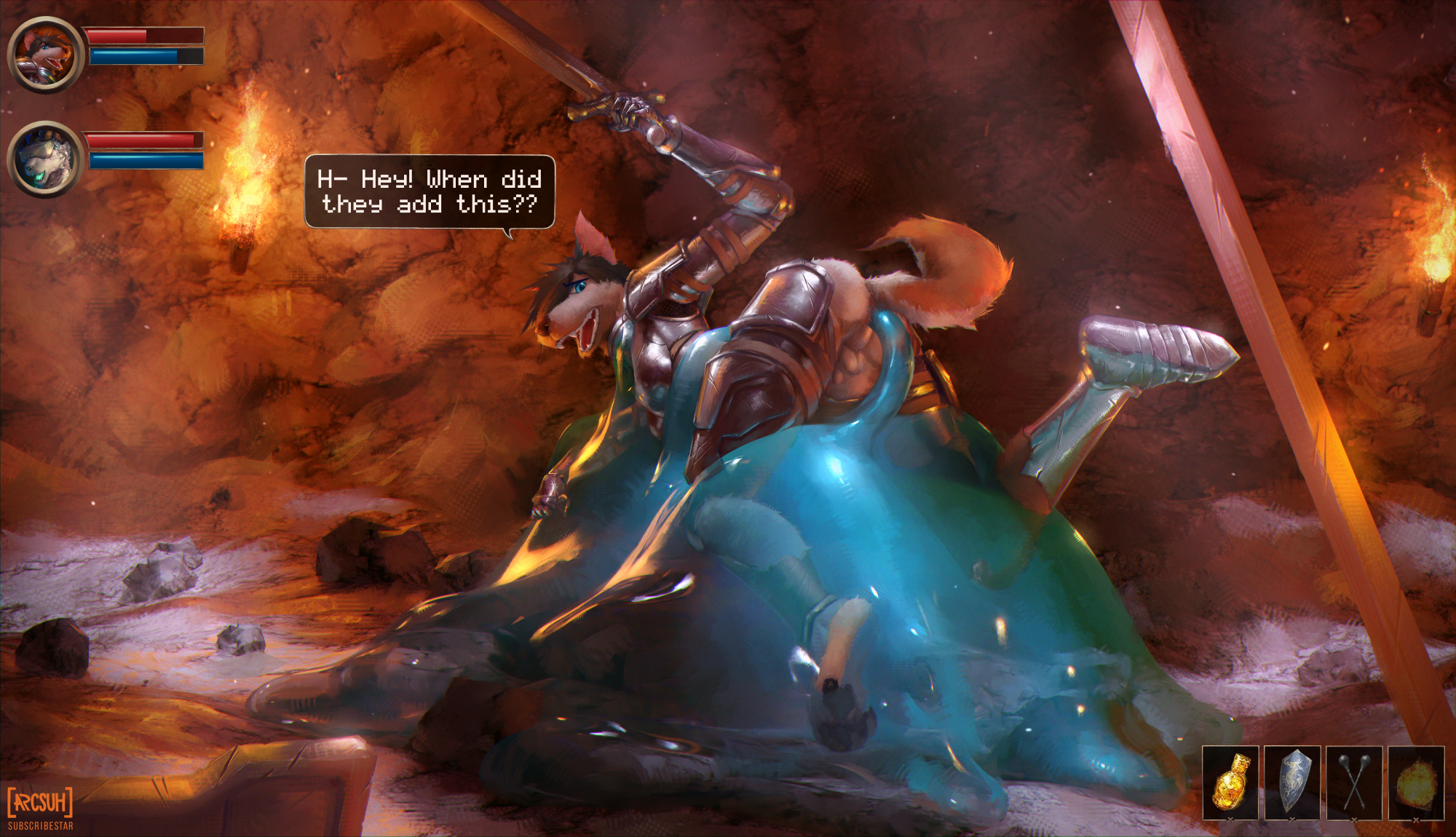Choose the crossed maces weapon slot
Viewport: 1456px width, 837px height.
[1354, 782]
